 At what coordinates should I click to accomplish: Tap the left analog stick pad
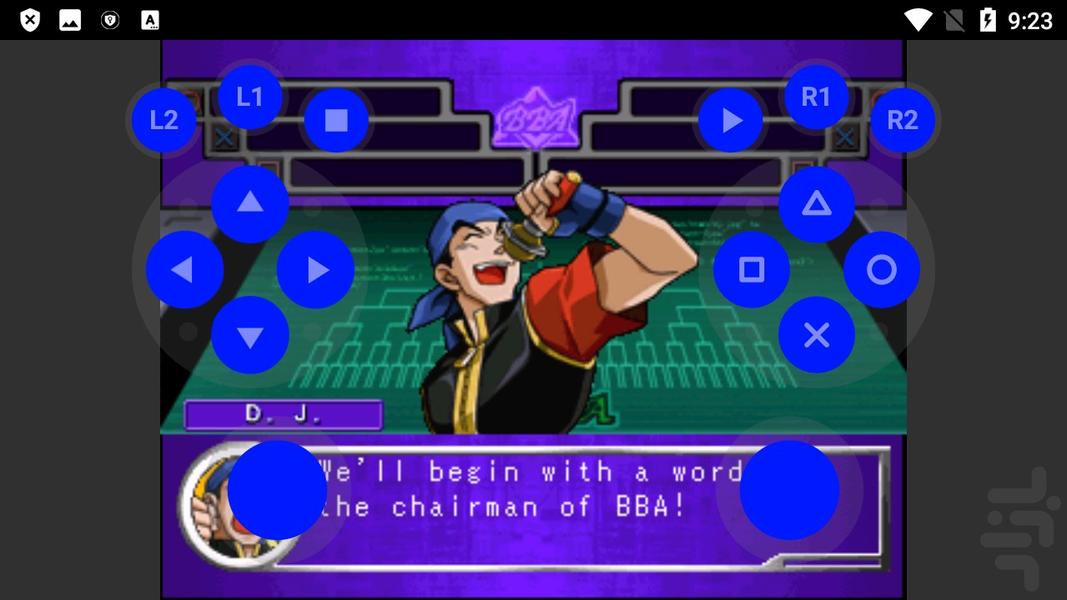[277, 490]
